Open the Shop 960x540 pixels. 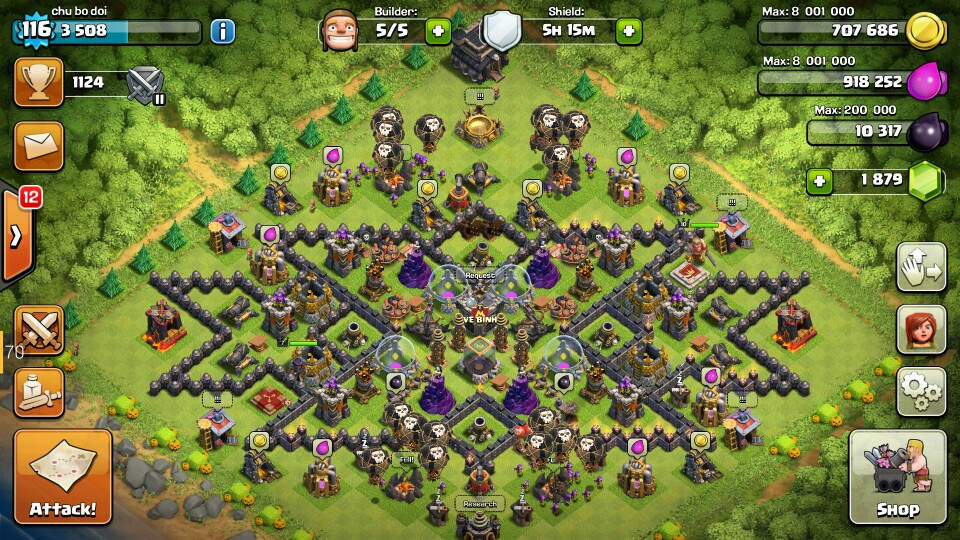pos(897,479)
